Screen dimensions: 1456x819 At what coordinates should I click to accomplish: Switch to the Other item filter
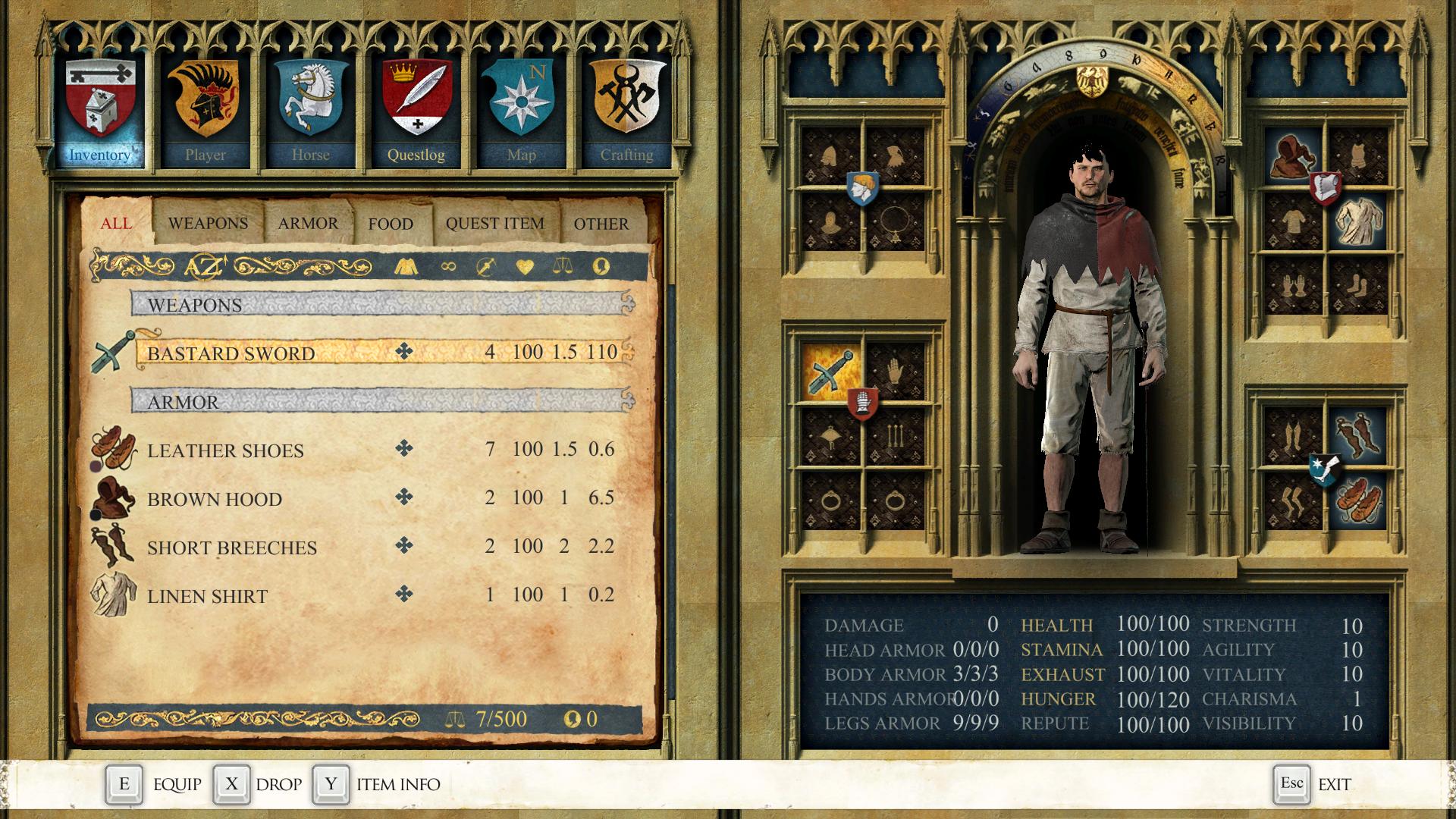(x=601, y=224)
